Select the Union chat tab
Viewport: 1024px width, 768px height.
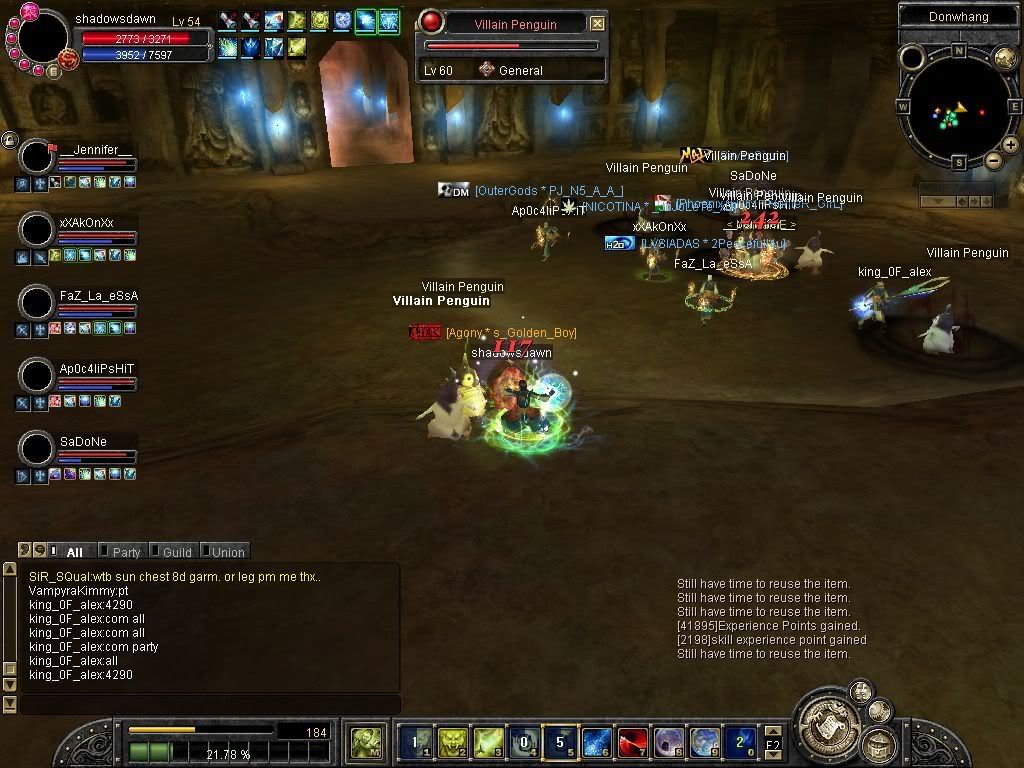[x=226, y=552]
